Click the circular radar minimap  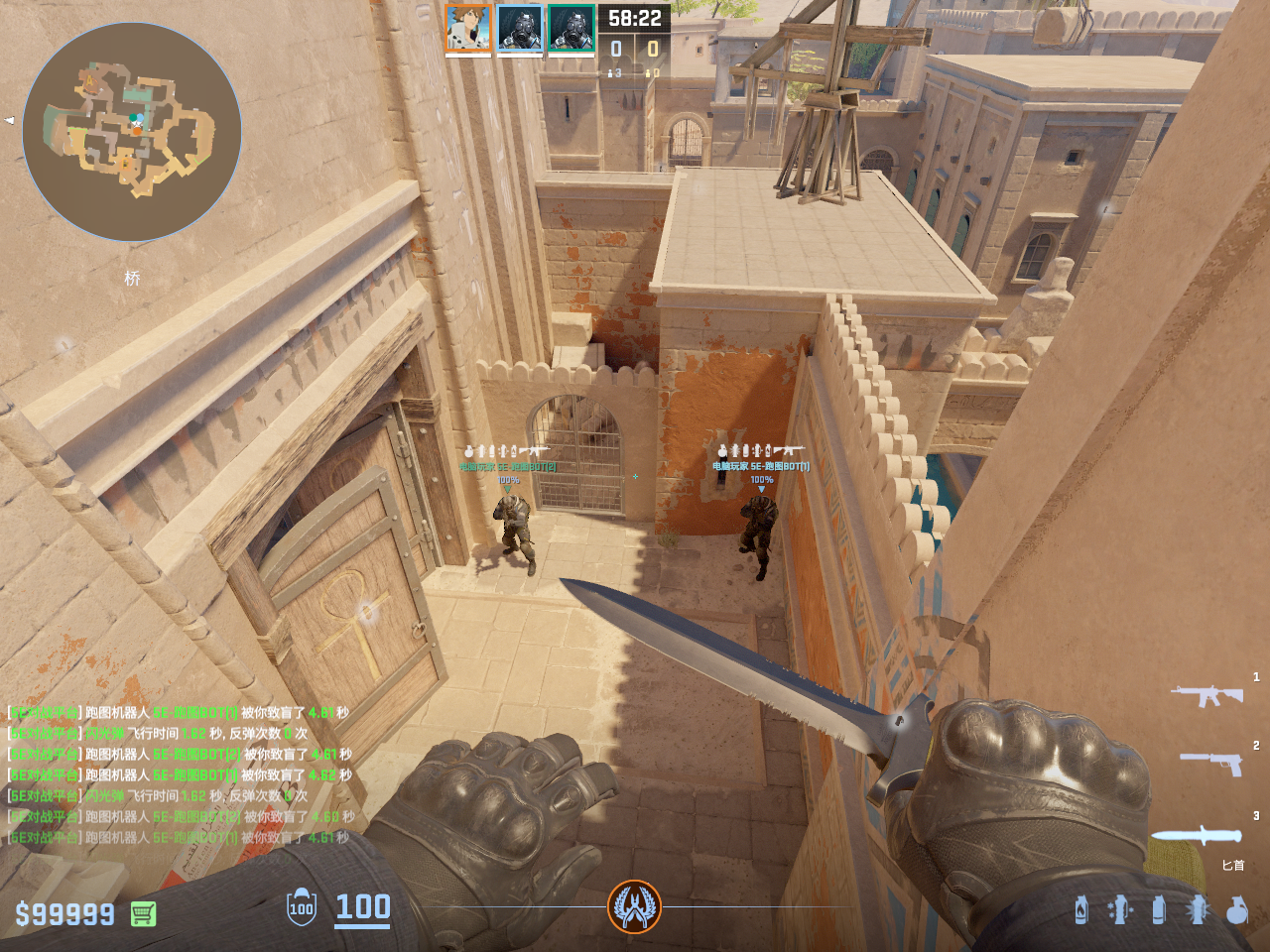pos(132,132)
